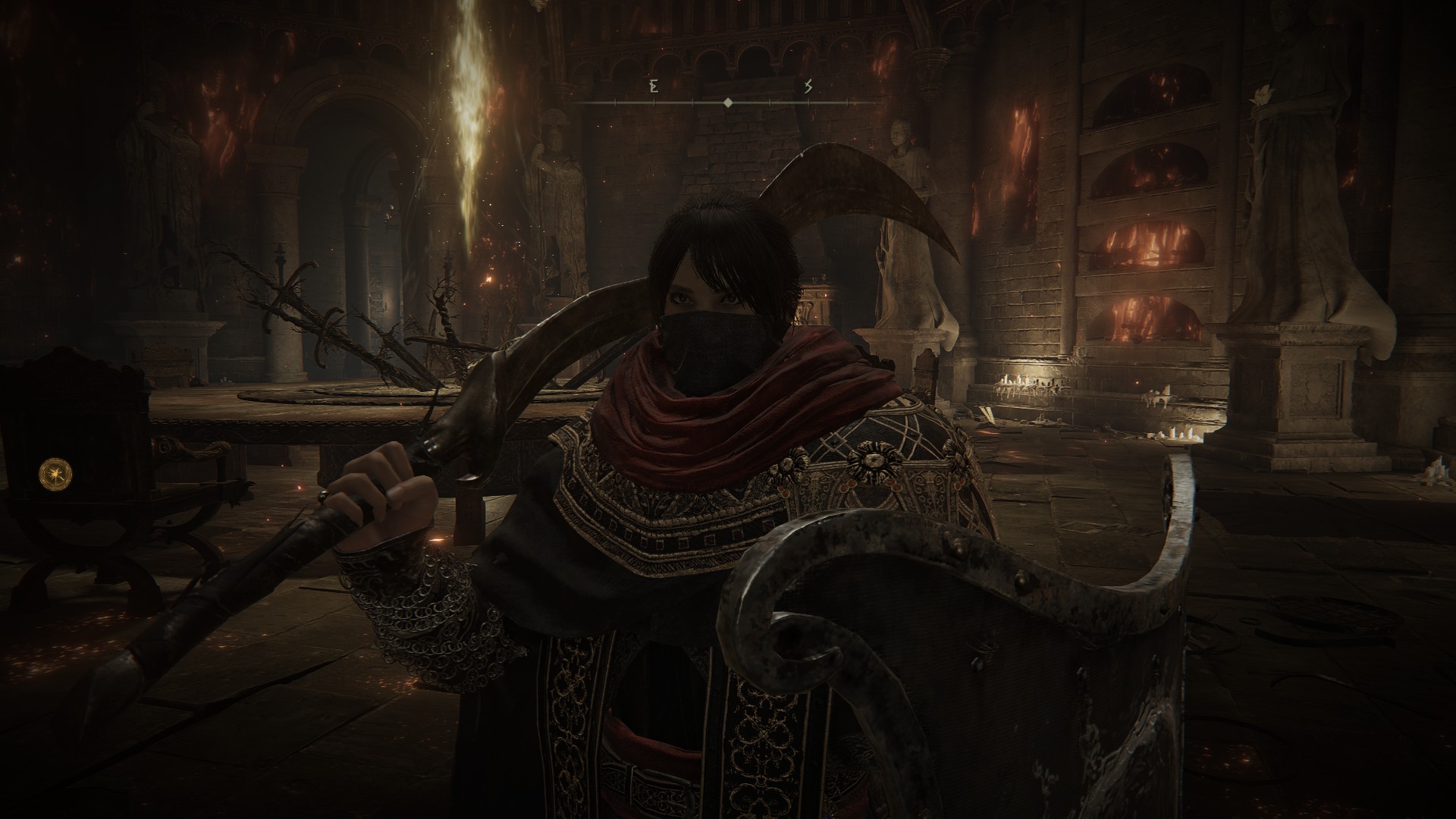Select the compass bar's center diamond marker
The height and width of the screenshot is (819, 1456).
(728, 102)
